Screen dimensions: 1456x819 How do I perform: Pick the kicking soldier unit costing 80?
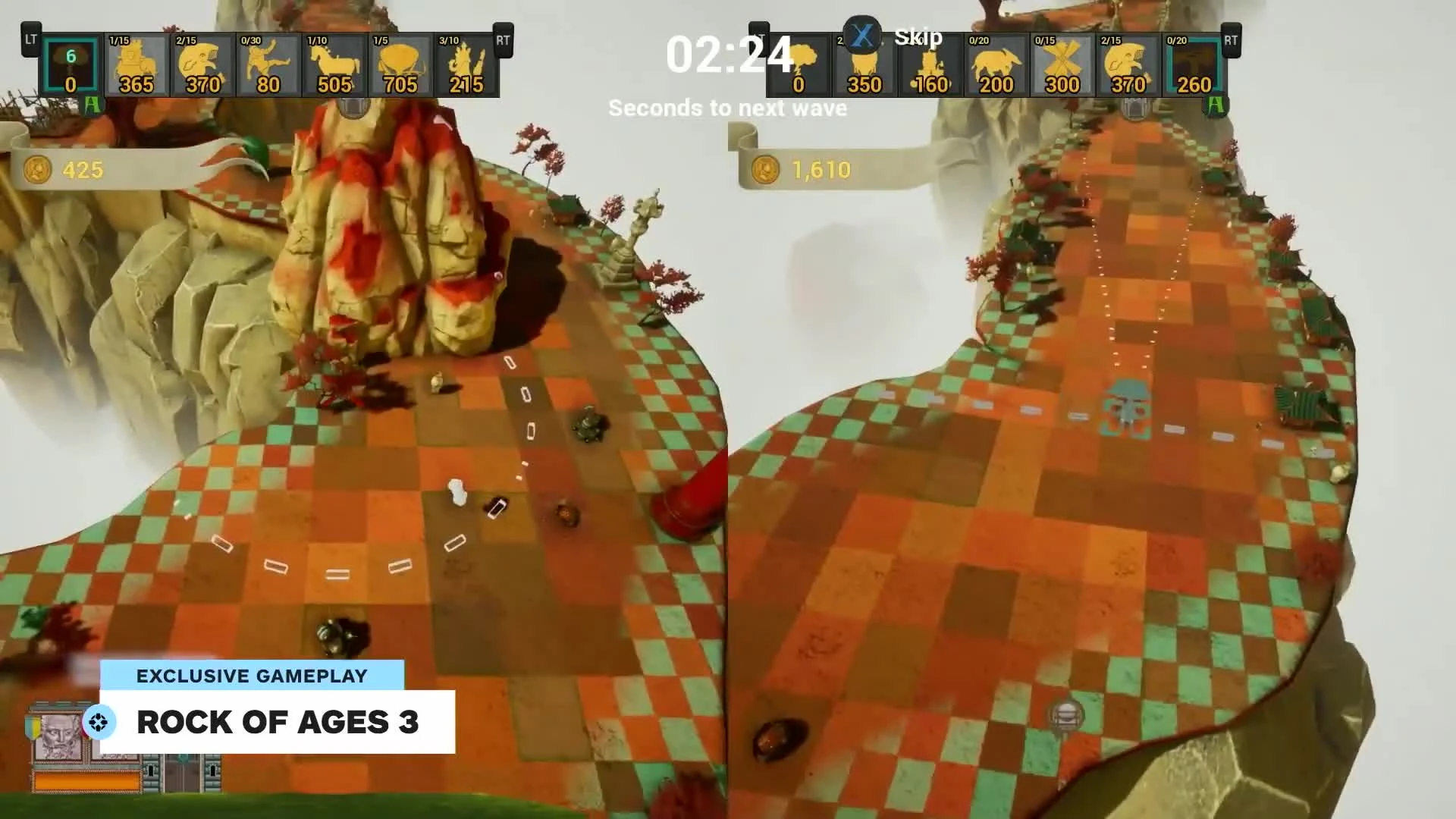pyautogui.click(x=267, y=64)
